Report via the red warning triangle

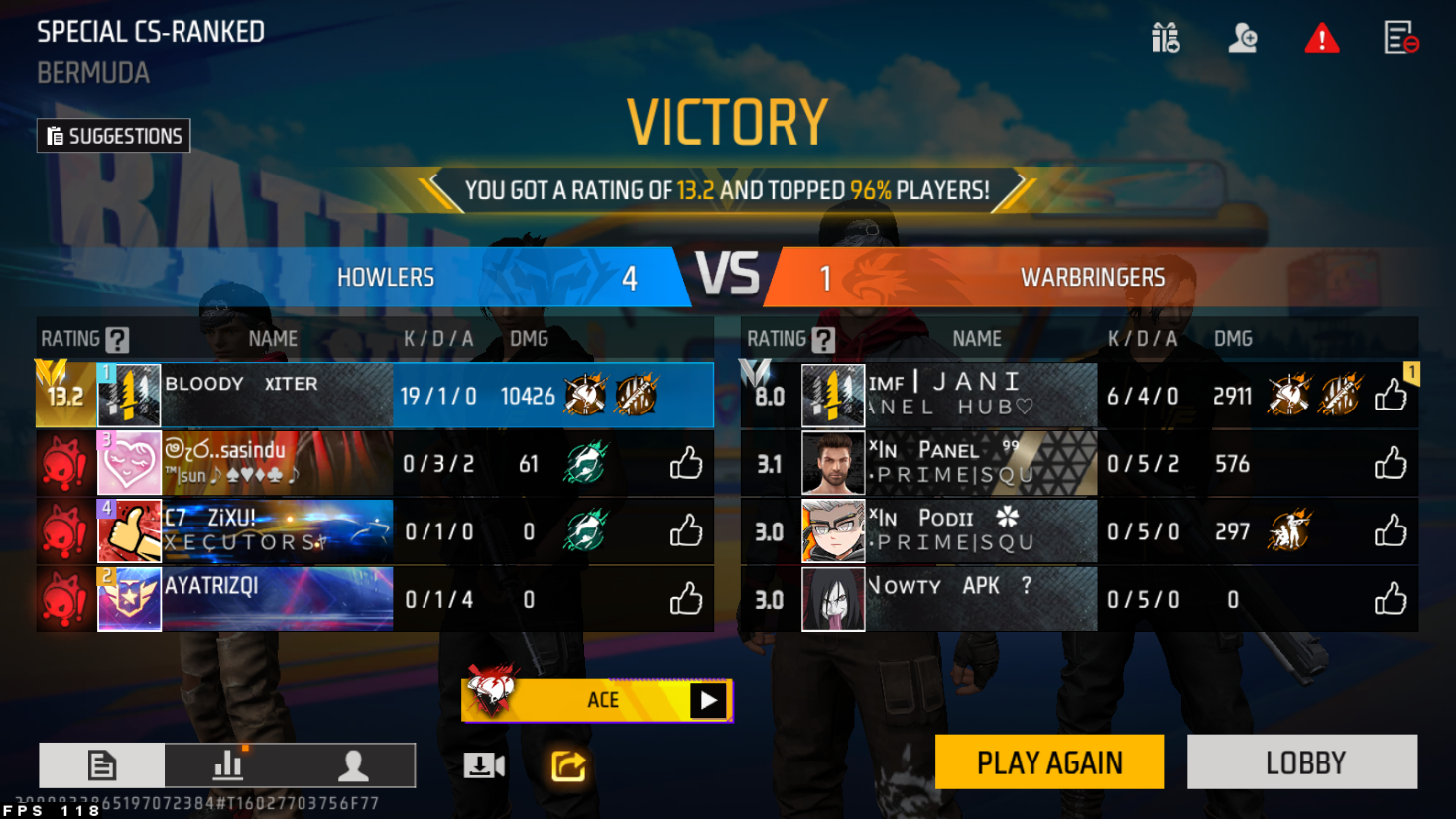(x=1321, y=39)
